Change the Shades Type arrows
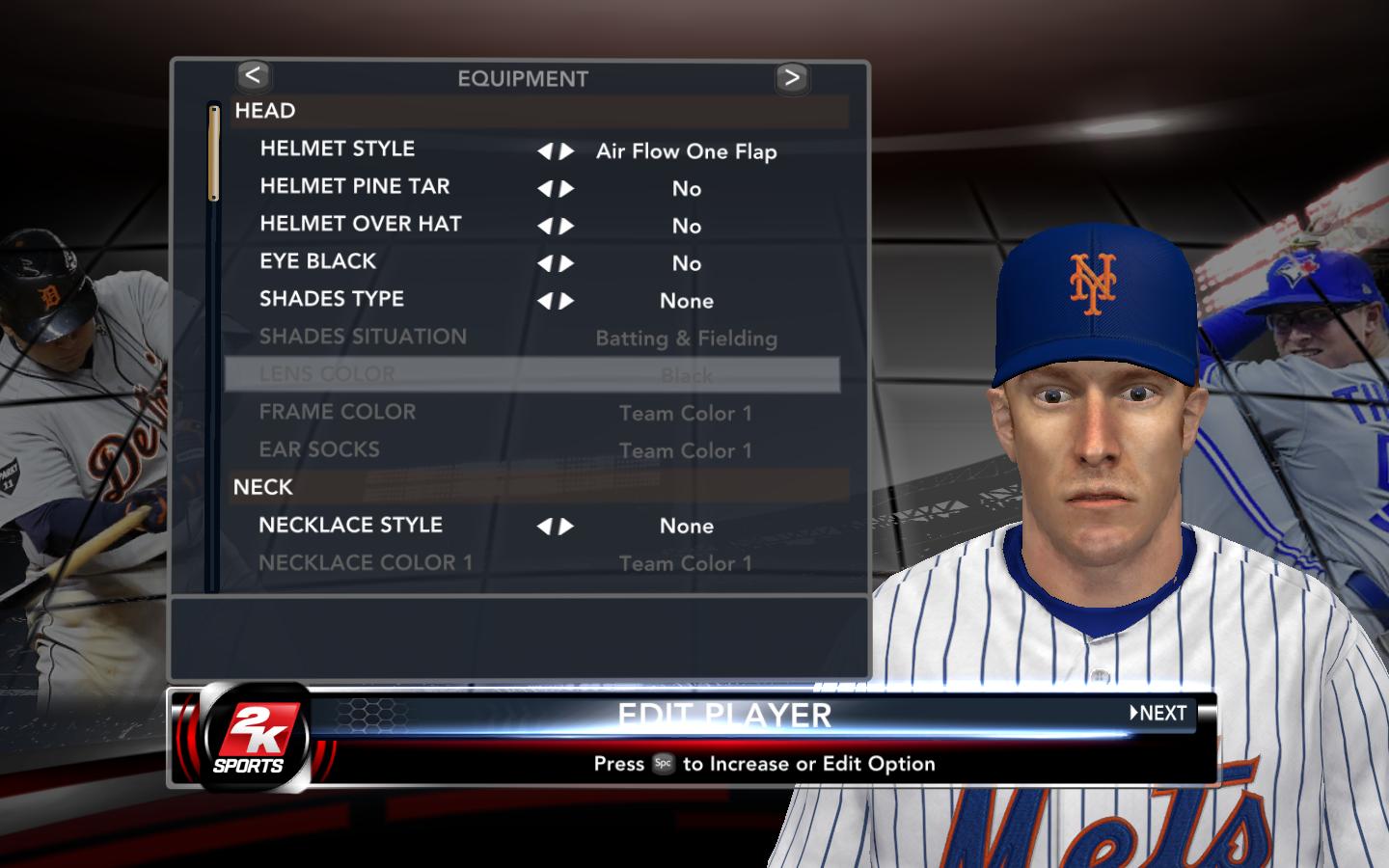 click(556, 302)
